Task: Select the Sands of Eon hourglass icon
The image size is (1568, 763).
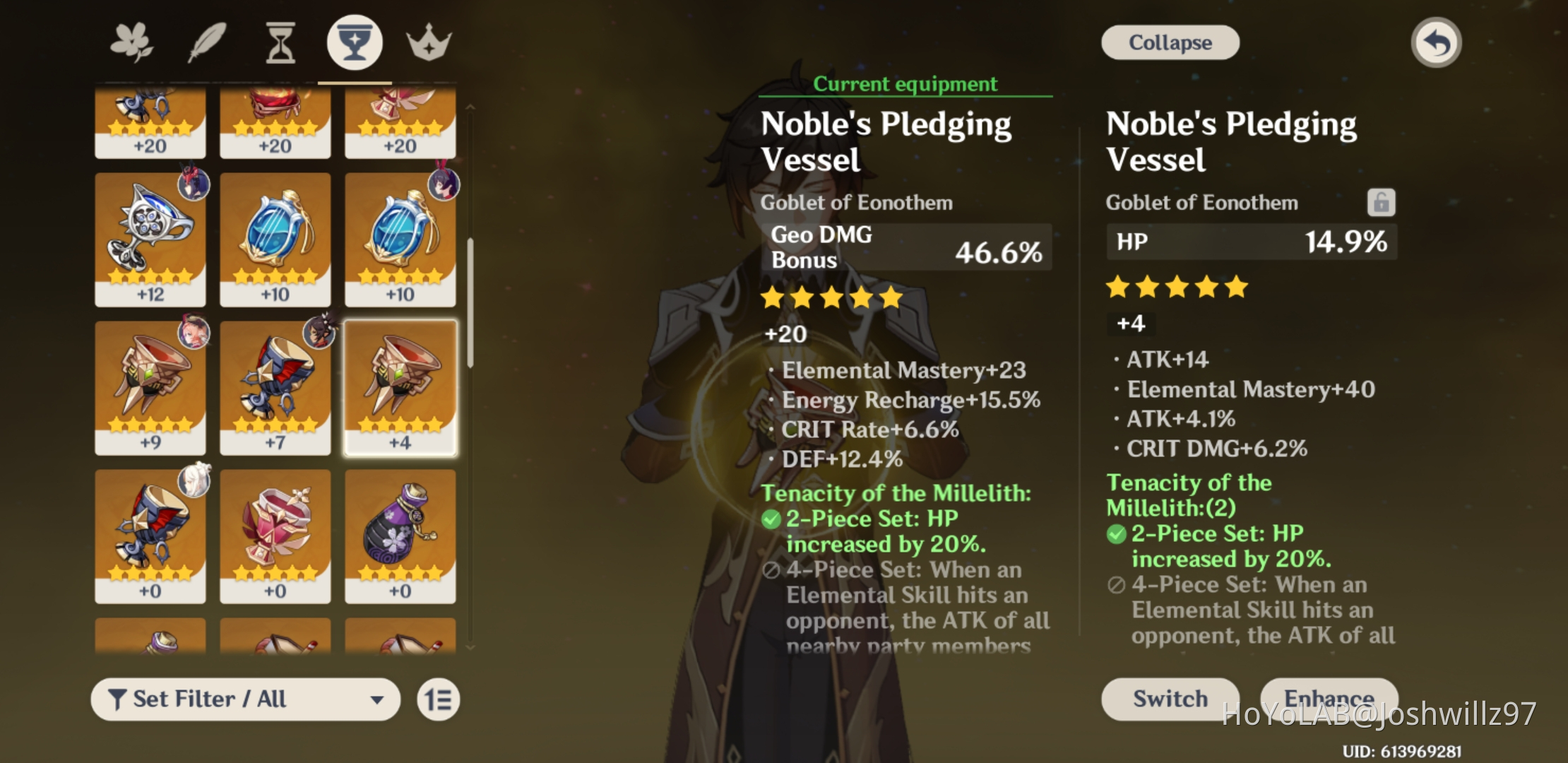Action: point(280,42)
